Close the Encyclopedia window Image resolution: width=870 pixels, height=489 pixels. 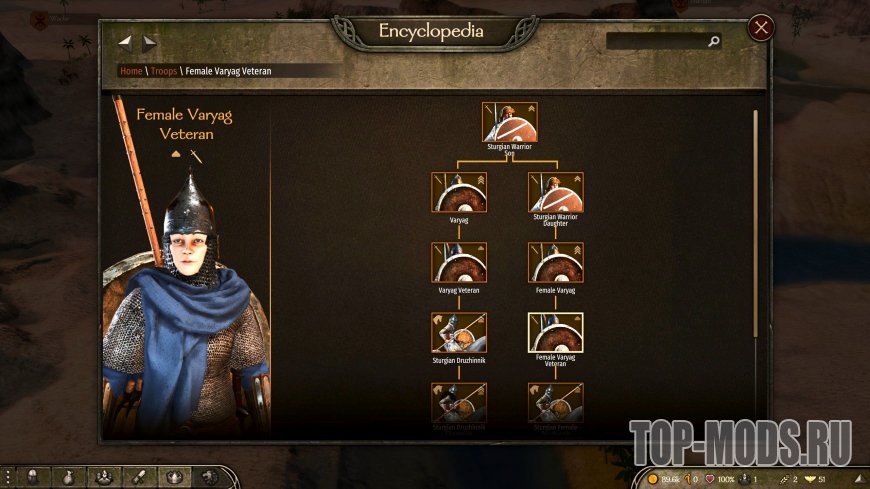coord(761,28)
